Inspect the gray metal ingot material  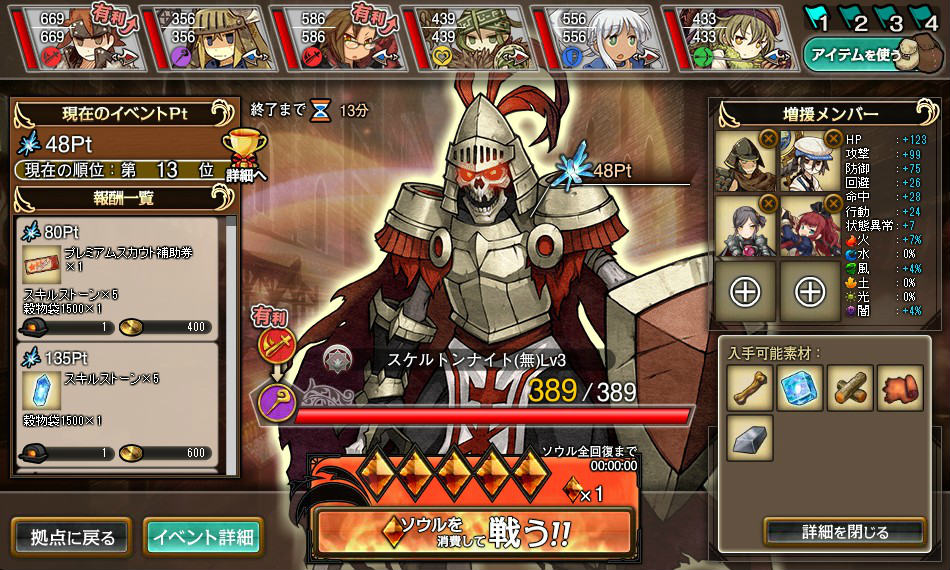pyautogui.click(x=751, y=437)
